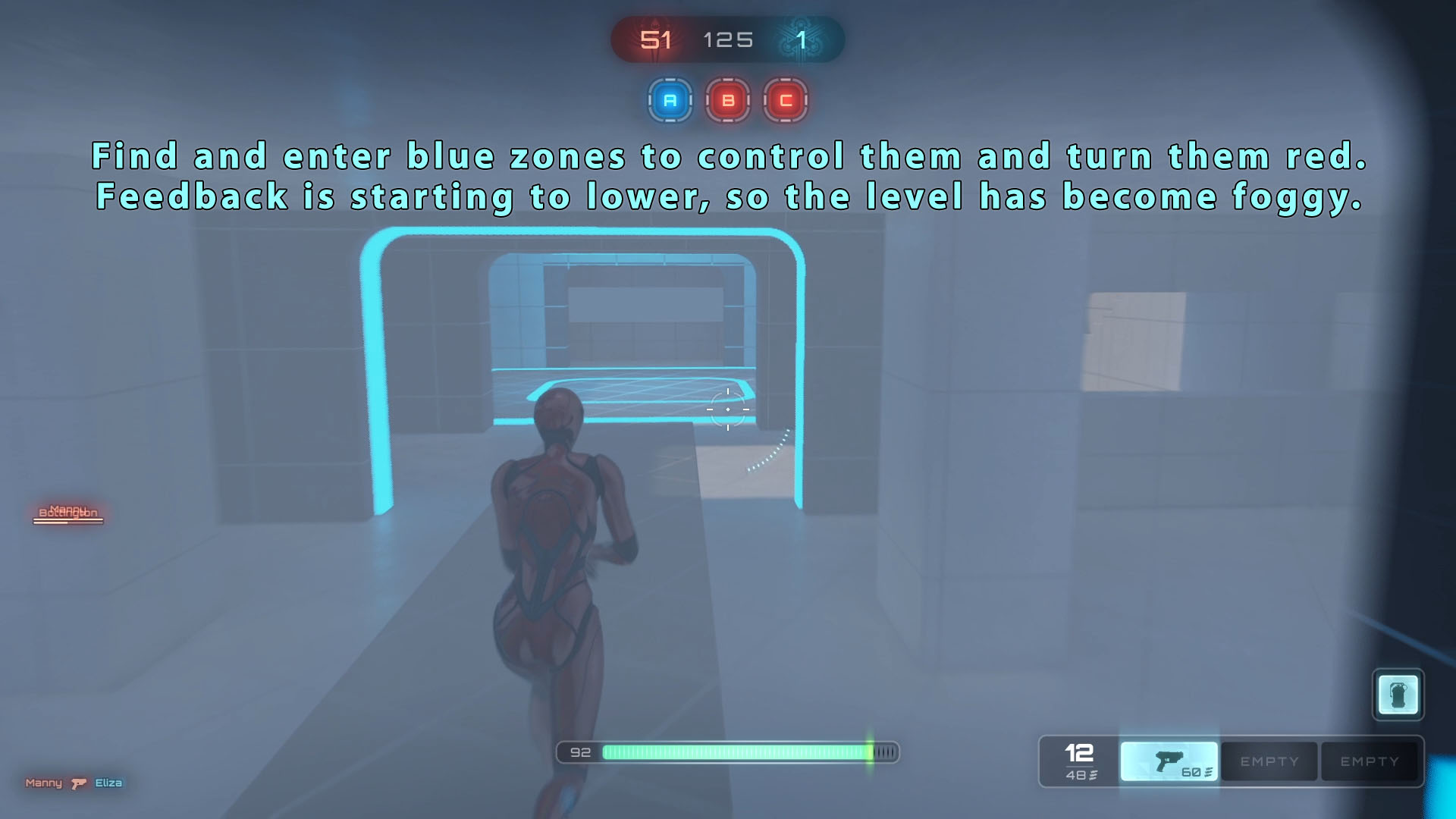Click the grenade icon above the weapon bar
Screen dimensions: 1456x819
click(1398, 695)
